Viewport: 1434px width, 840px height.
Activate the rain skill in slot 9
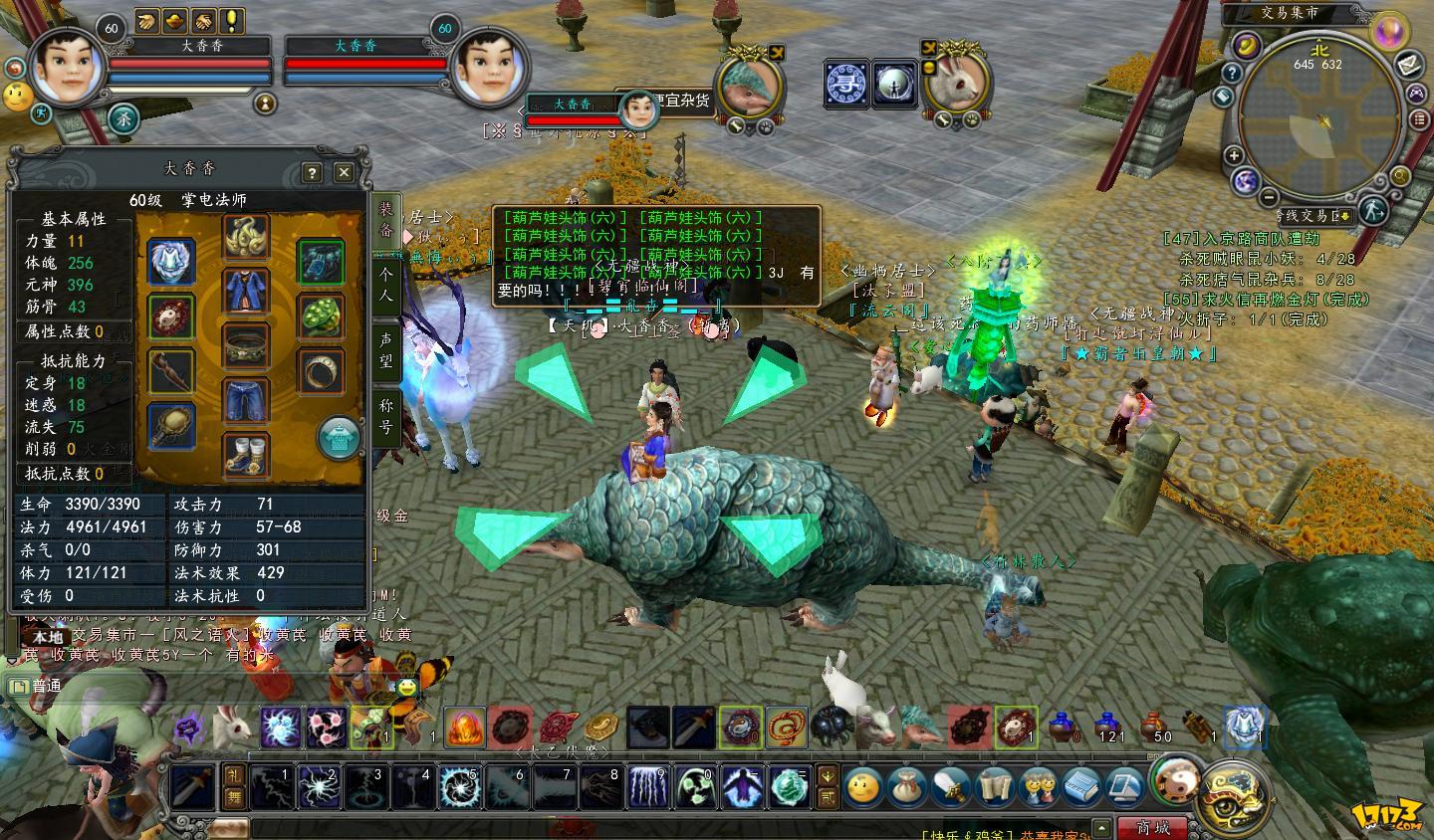click(x=648, y=786)
